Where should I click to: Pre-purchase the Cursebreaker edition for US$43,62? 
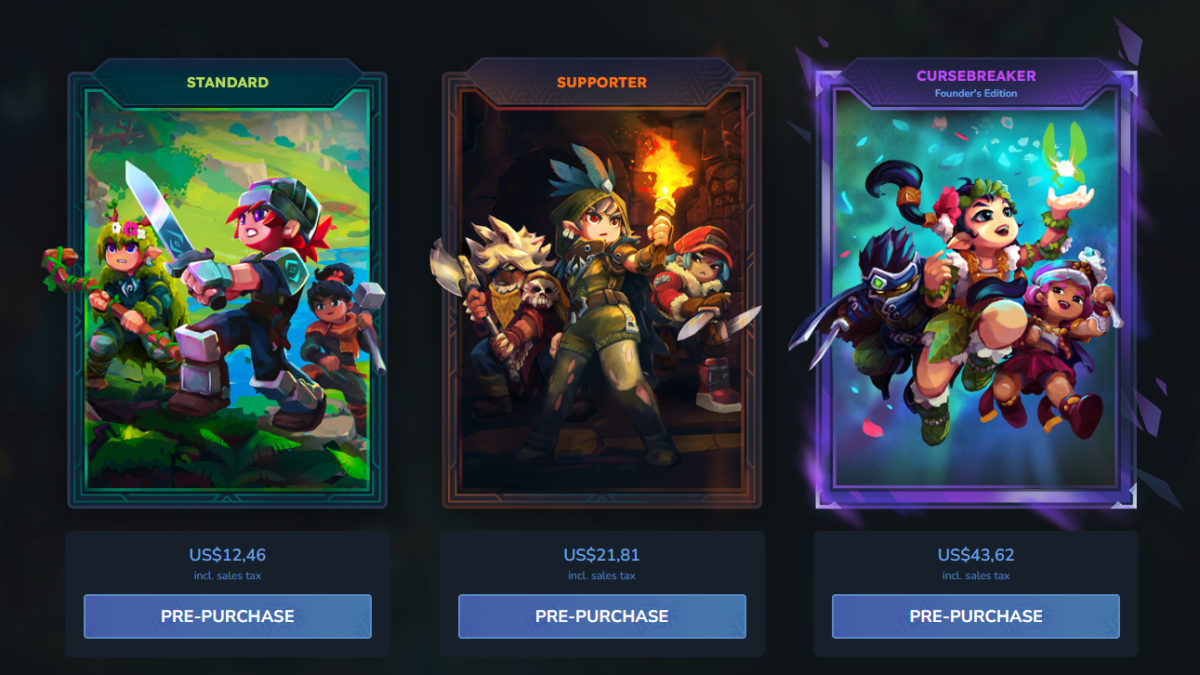pos(975,616)
